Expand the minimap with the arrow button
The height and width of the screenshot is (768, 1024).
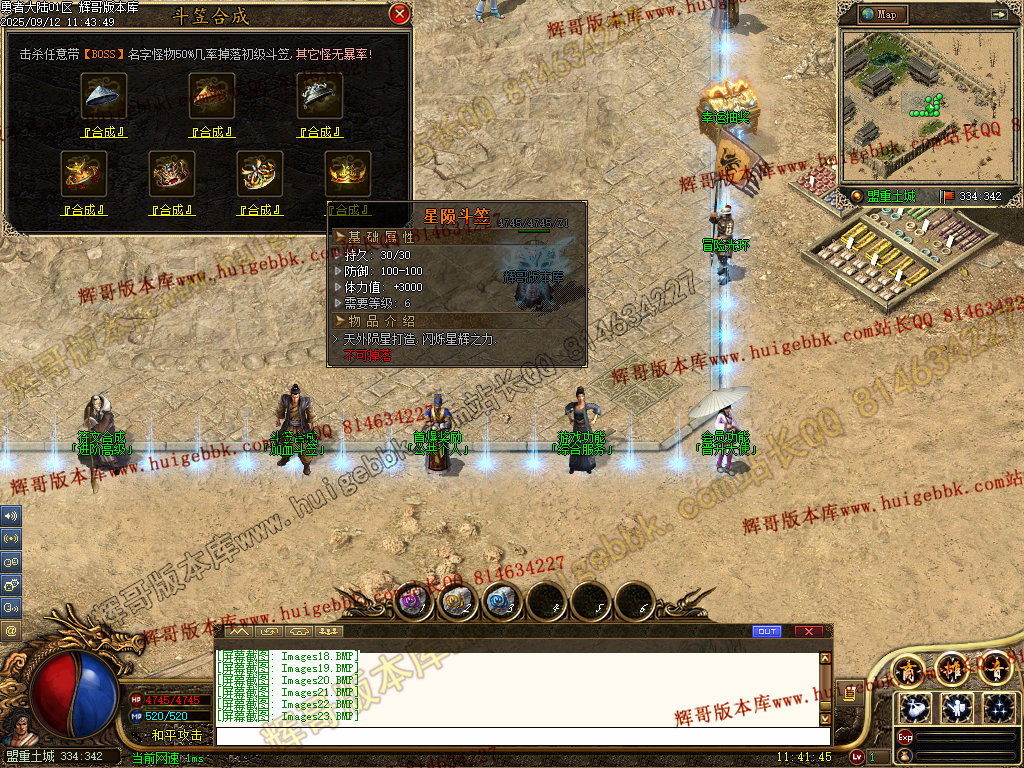click(x=998, y=14)
